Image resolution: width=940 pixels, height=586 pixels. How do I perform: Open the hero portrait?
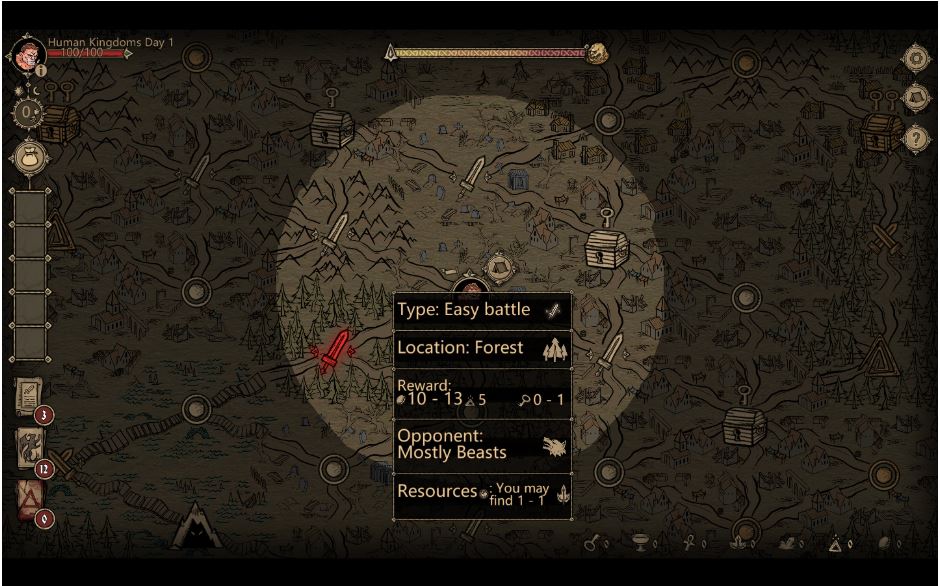click(x=28, y=52)
